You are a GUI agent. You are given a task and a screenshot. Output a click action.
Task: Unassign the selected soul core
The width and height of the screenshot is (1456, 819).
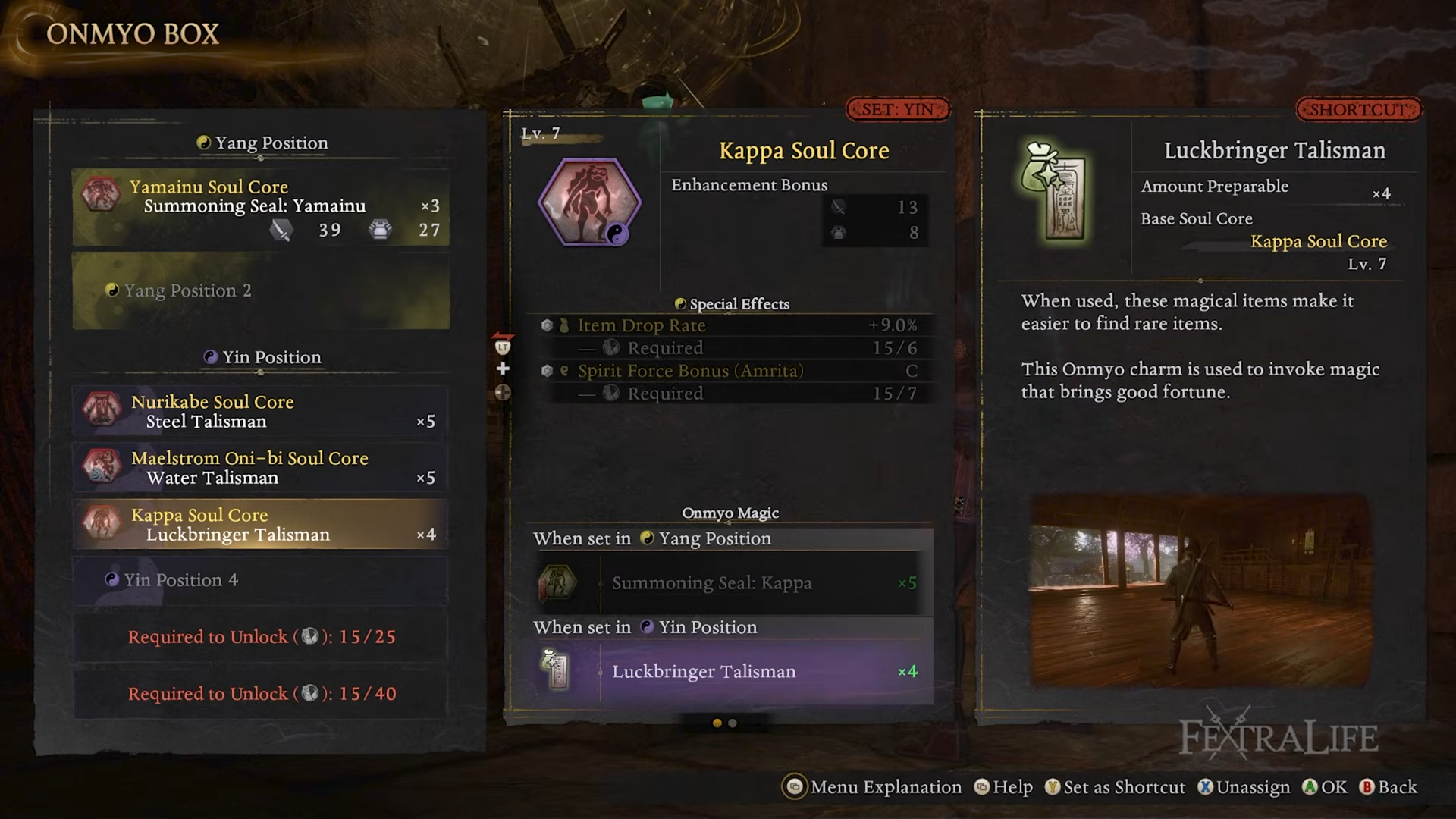coord(1244,787)
